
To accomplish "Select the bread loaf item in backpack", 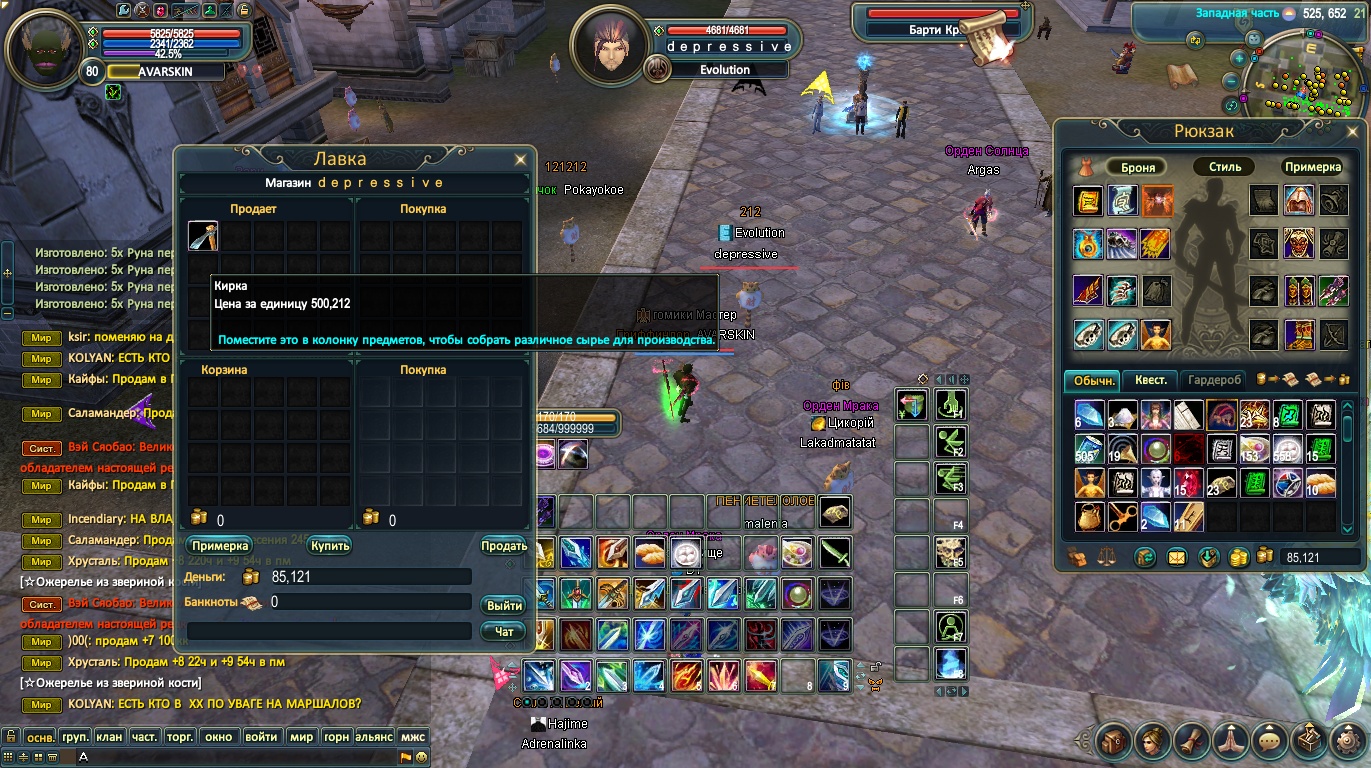I will (1322, 483).
